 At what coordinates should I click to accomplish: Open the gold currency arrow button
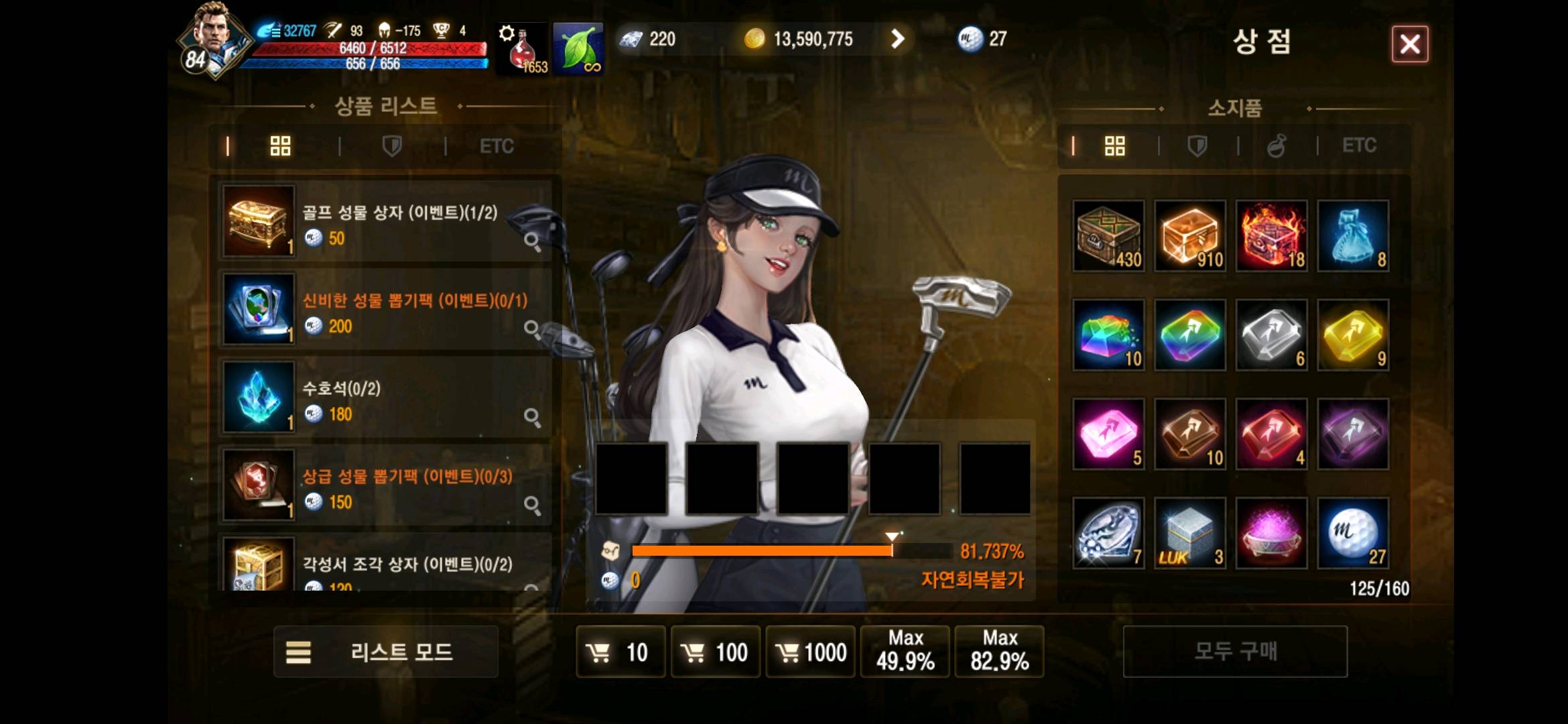point(897,39)
